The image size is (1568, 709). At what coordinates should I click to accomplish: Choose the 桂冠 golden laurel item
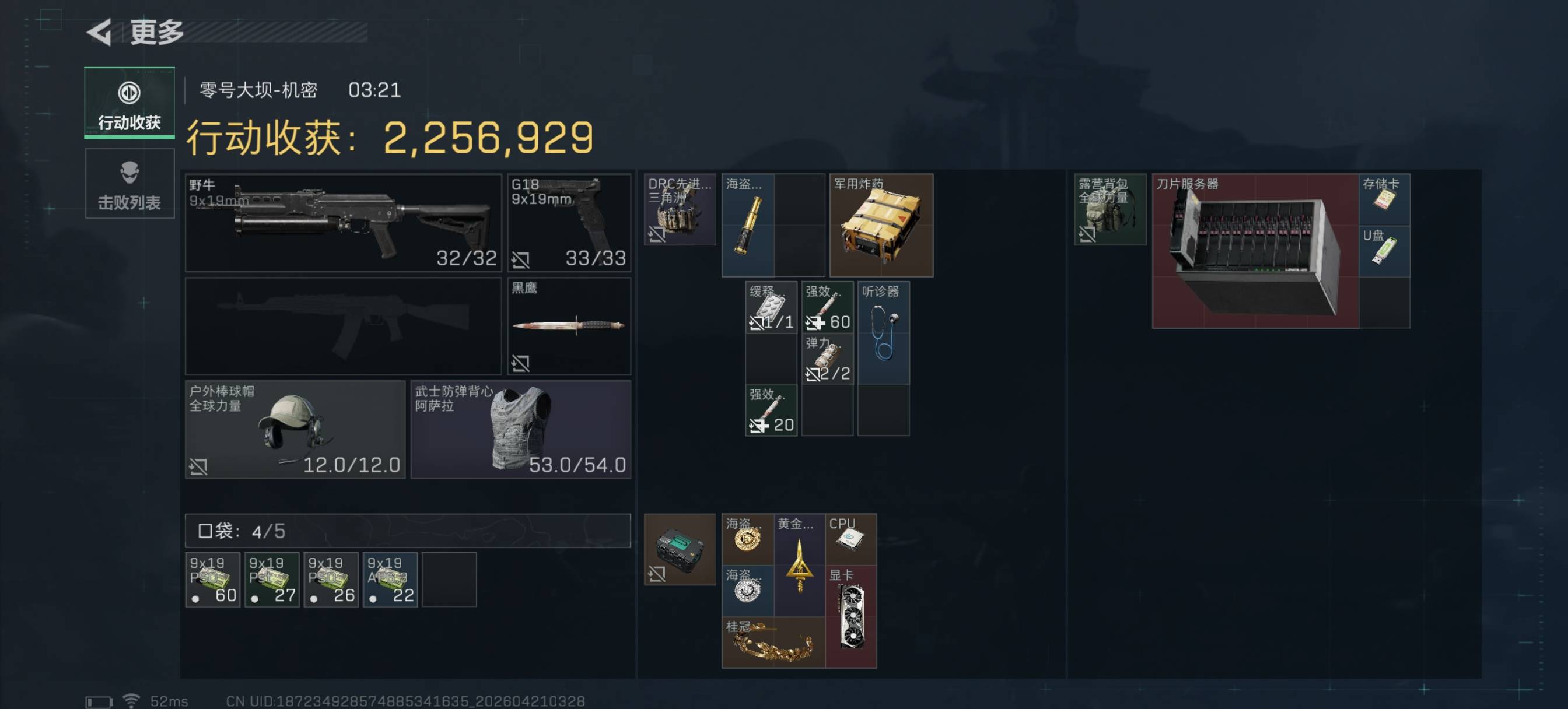(772, 643)
